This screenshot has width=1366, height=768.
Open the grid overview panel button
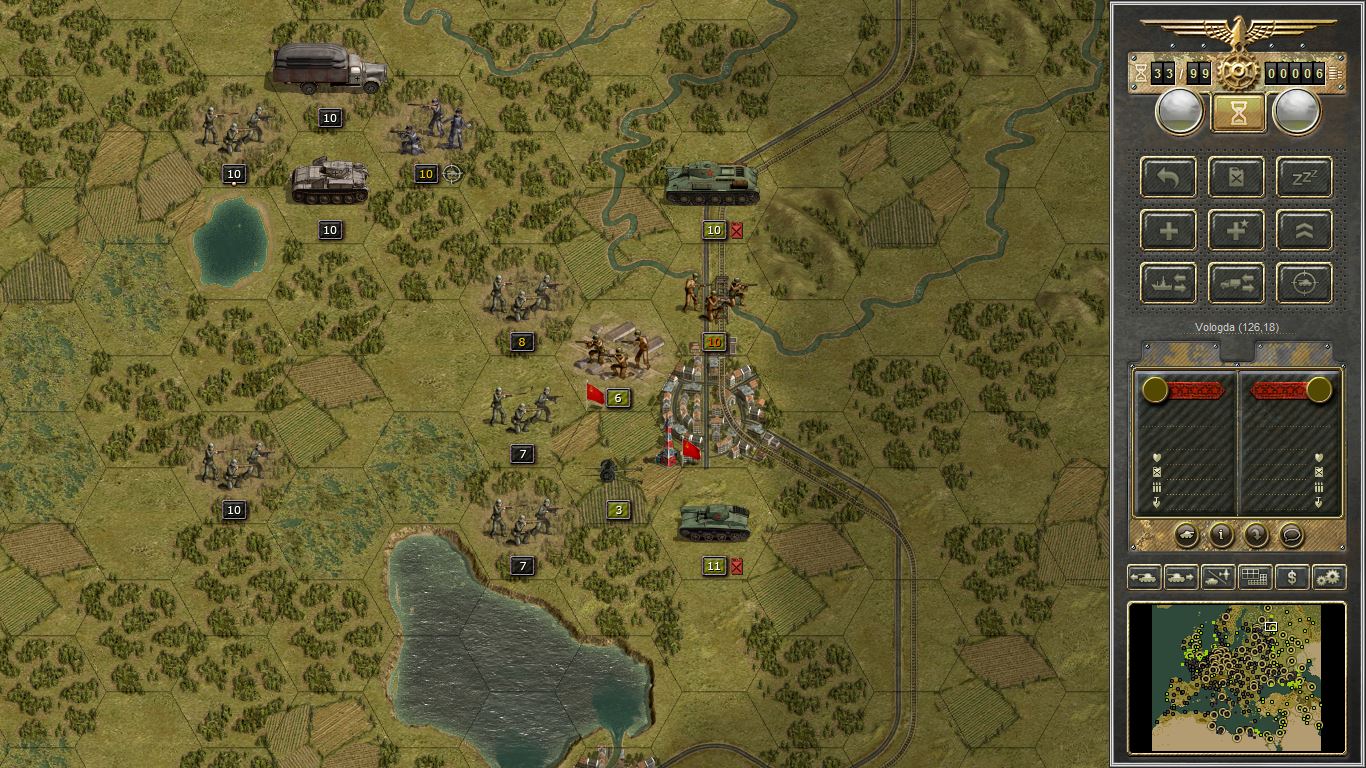click(1255, 577)
